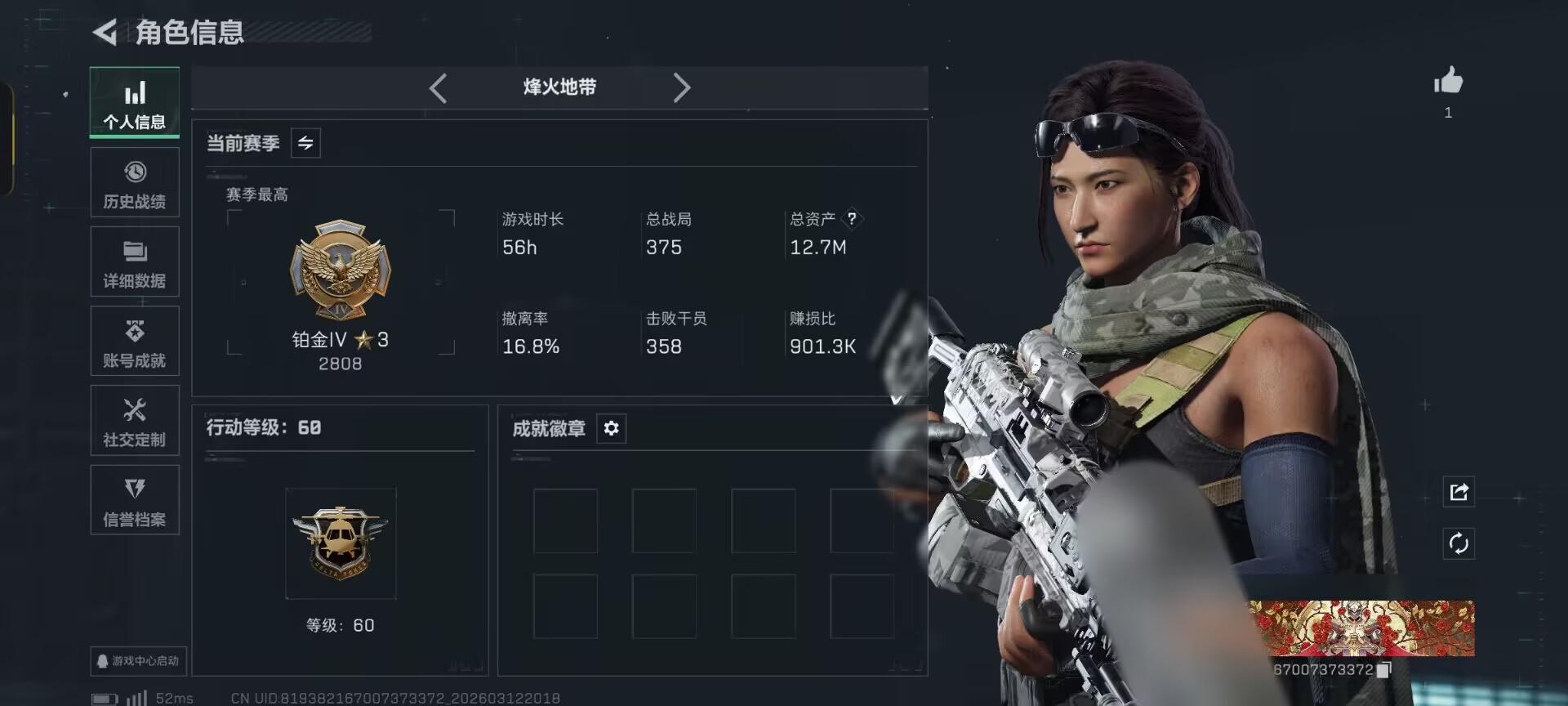Go back from the 角色信息 screen

pyautogui.click(x=105, y=33)
